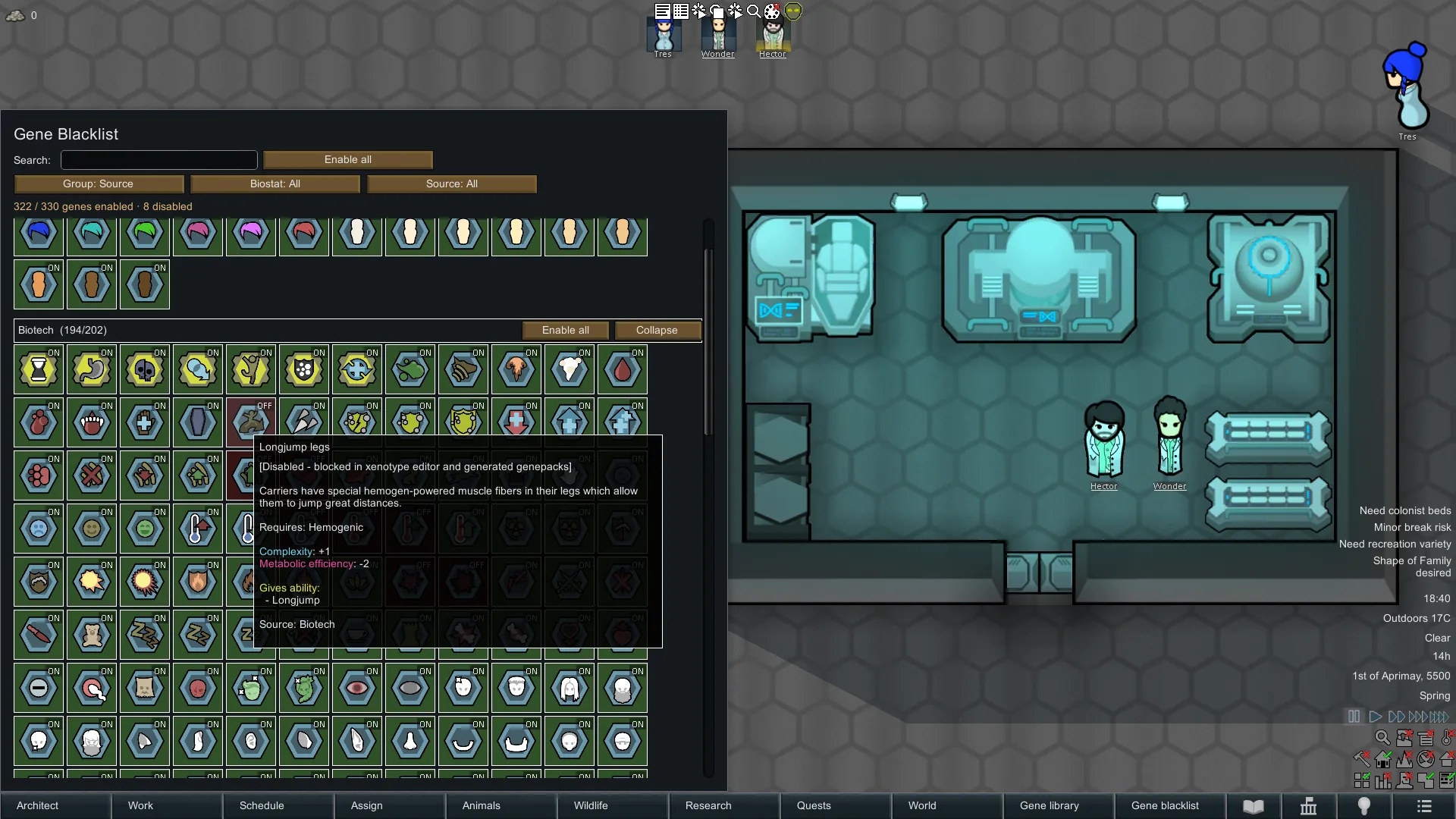Screen dimensions: 1456x819
Task: Open the Animals tab
Action: point(501,805)
